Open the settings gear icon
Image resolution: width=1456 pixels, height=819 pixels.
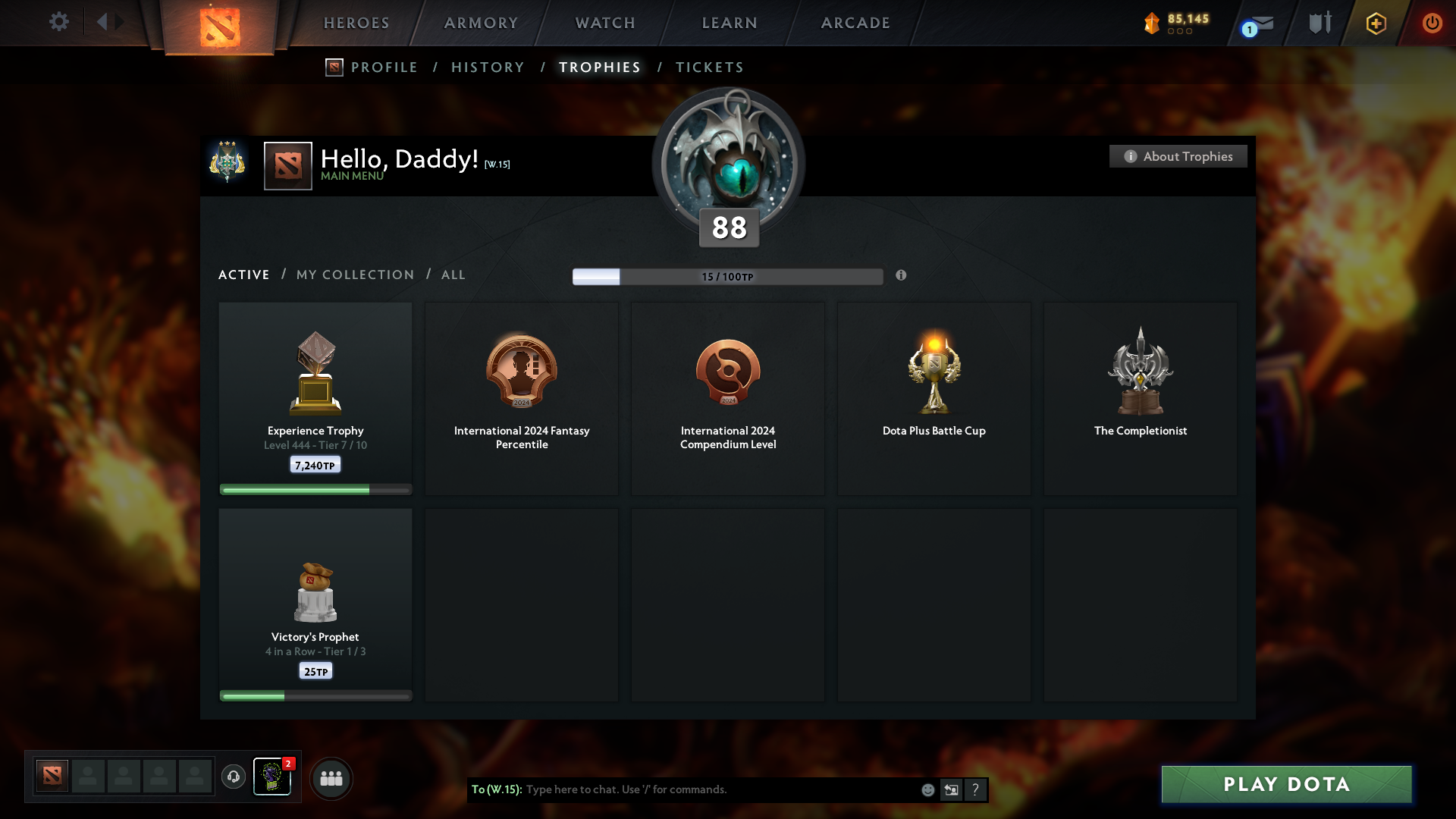click(x=59, y=22)
